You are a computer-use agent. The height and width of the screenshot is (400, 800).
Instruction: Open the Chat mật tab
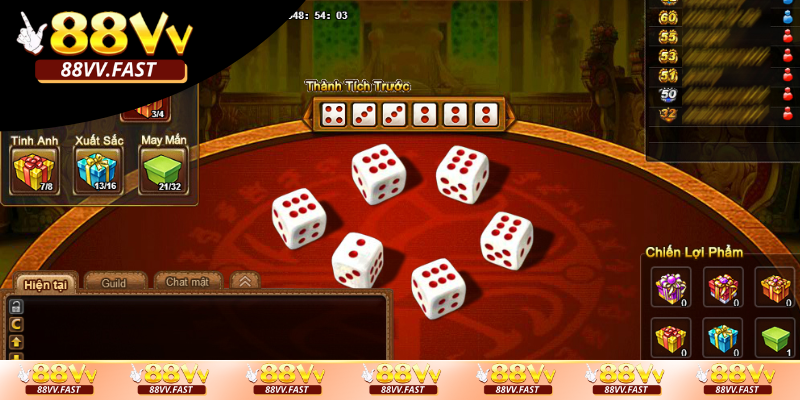click(187, 283)
